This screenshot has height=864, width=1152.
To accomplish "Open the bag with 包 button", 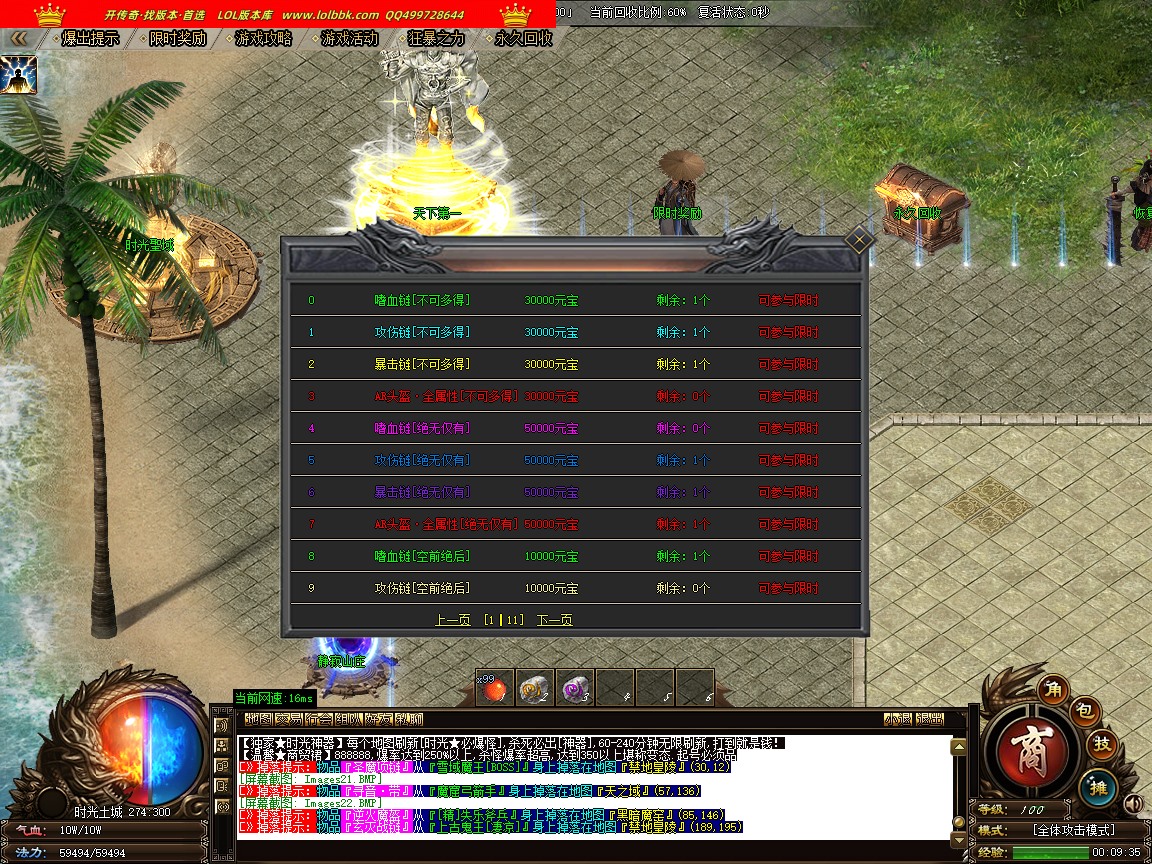I will pyautogui.click(x=1087, y=711).
